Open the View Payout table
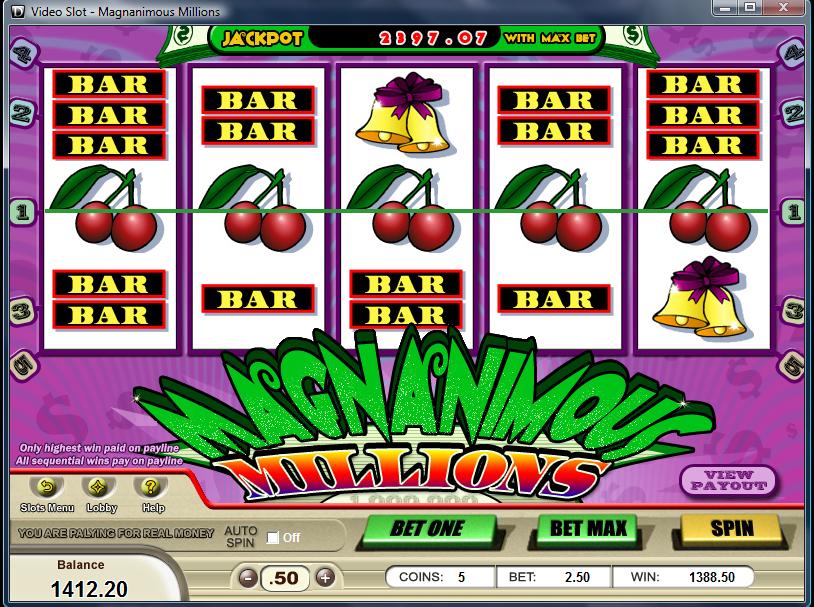 (x=729, y=481)
